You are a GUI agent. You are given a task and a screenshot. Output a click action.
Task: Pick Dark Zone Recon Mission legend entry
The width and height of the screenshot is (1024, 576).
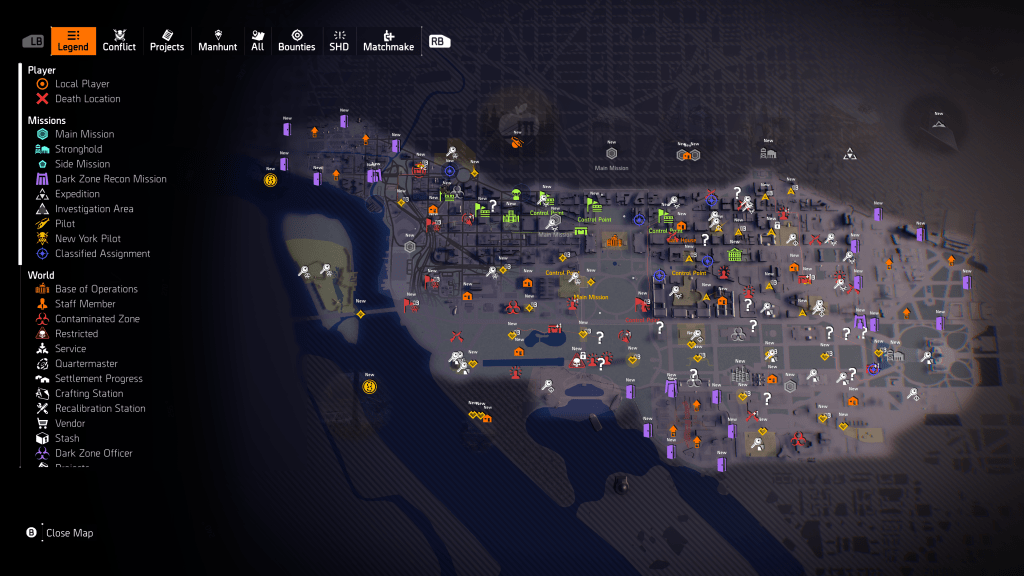(x=110, y=179)
